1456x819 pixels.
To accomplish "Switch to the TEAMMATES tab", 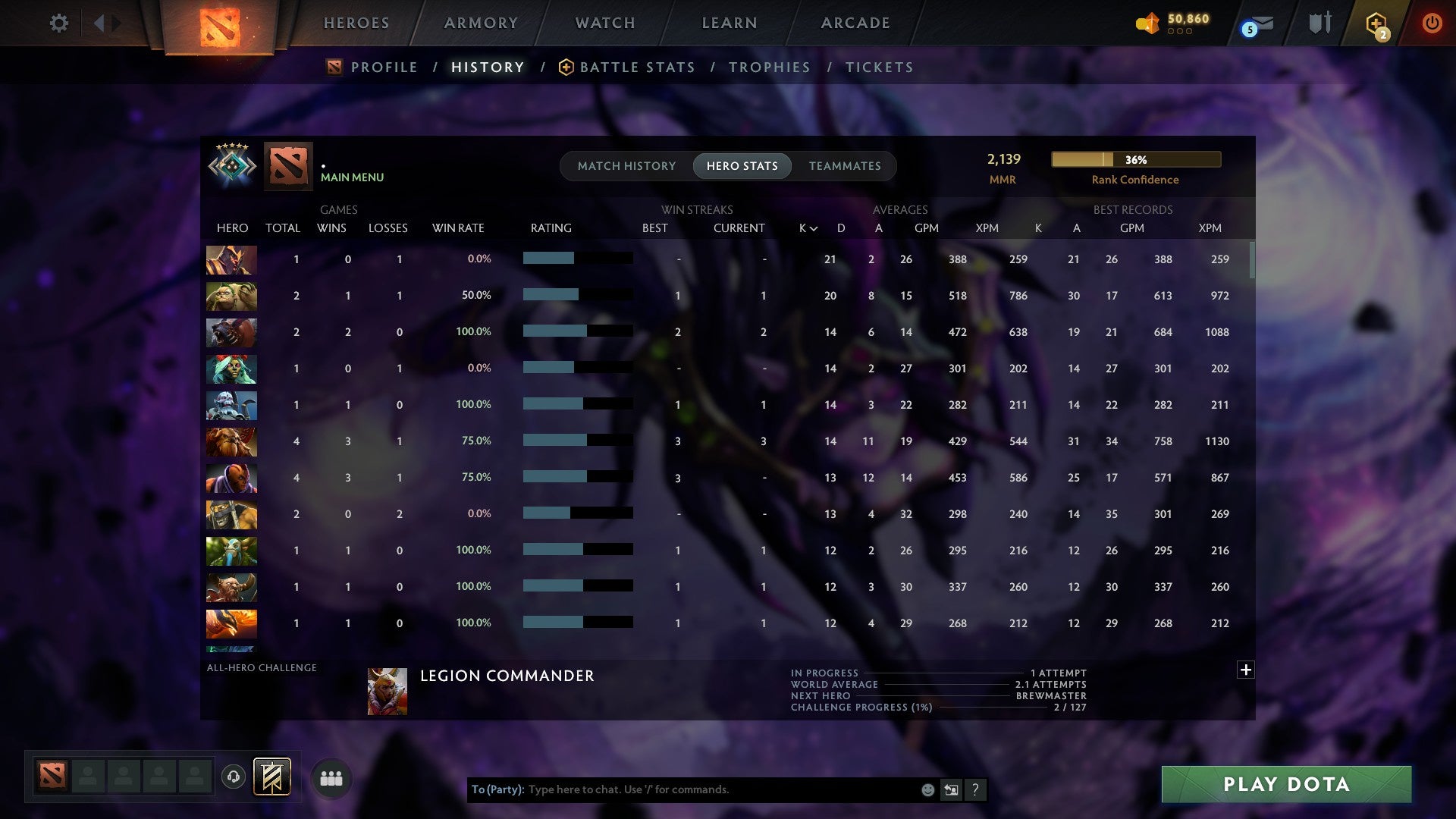I will pos(845,166).
